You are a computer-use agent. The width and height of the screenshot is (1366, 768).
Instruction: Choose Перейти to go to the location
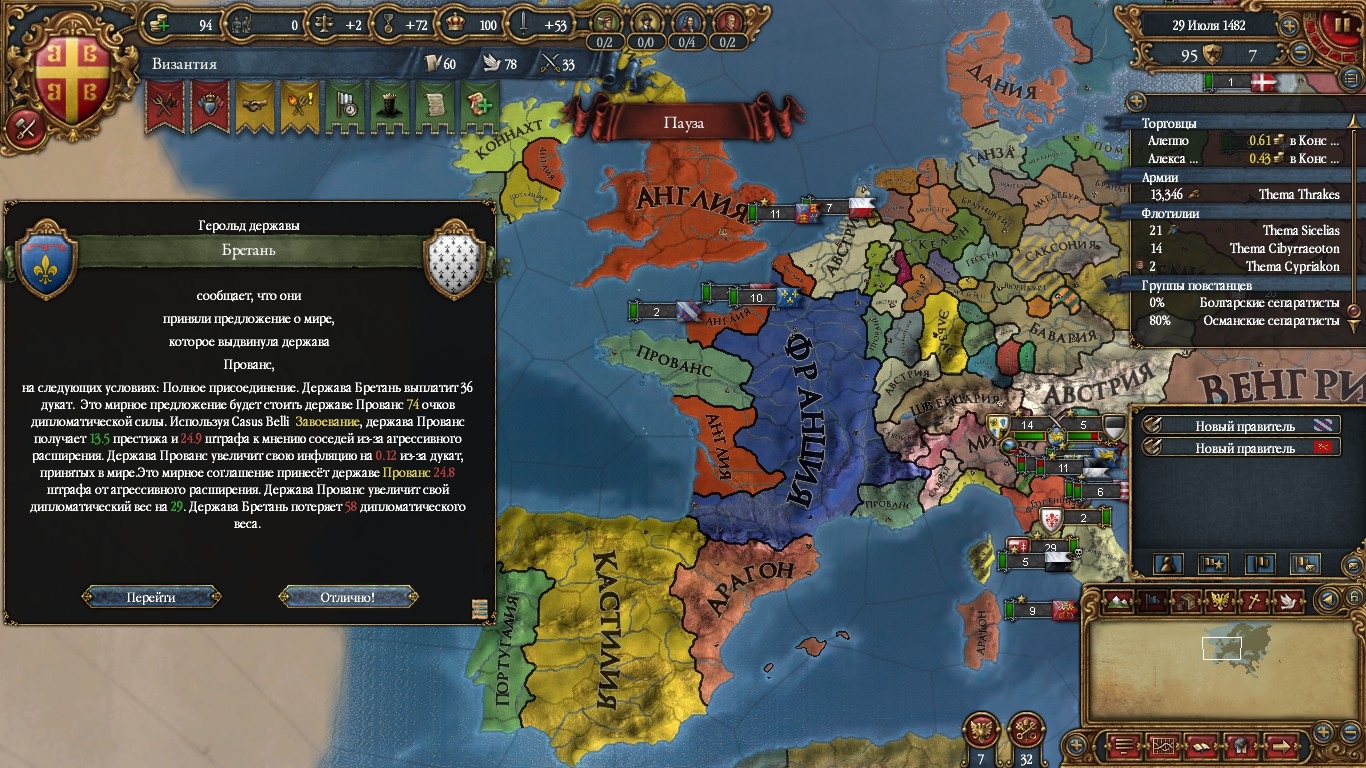click(151, 597)
